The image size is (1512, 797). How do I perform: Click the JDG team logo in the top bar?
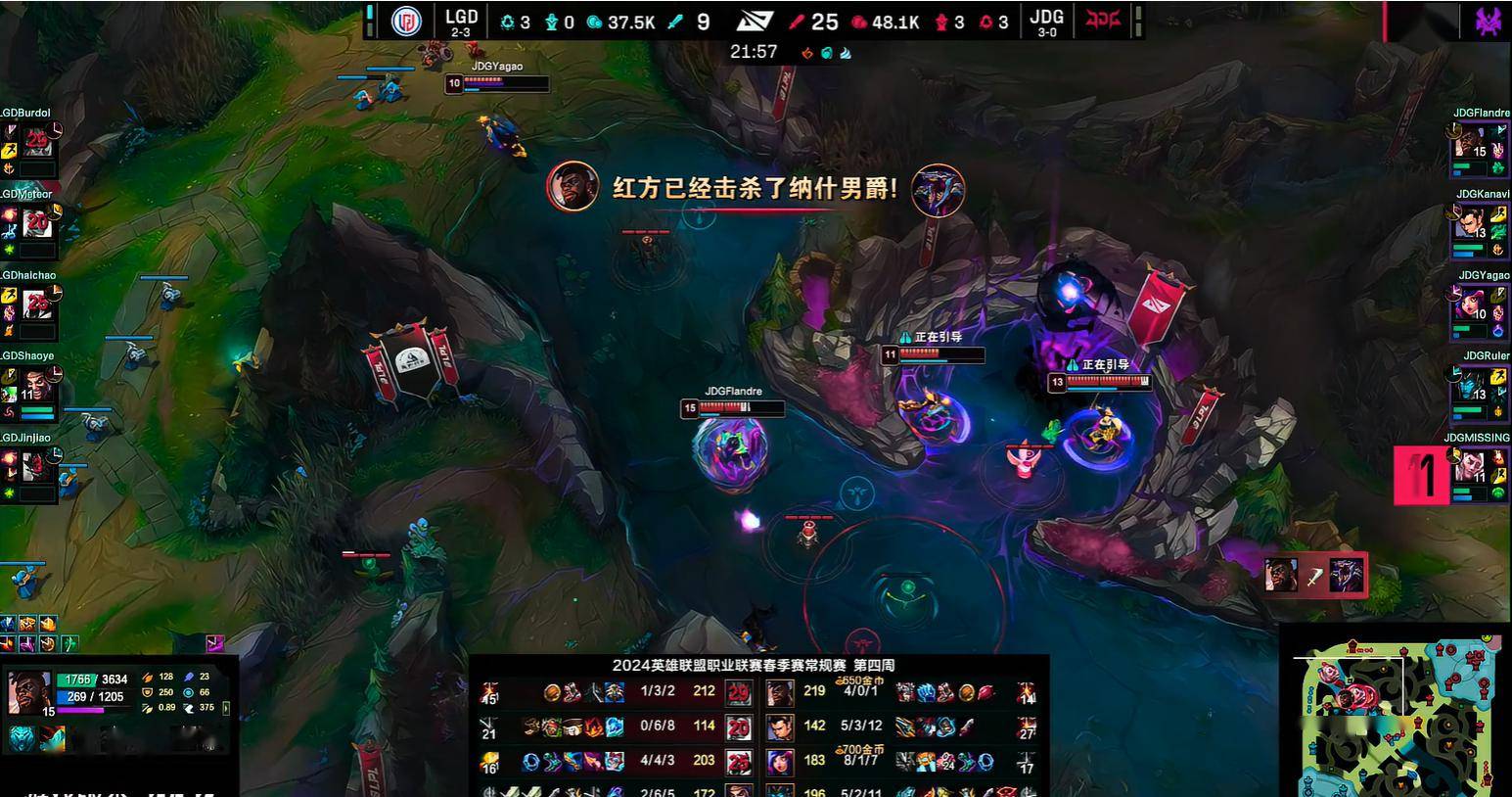[x=1104, y=21]
